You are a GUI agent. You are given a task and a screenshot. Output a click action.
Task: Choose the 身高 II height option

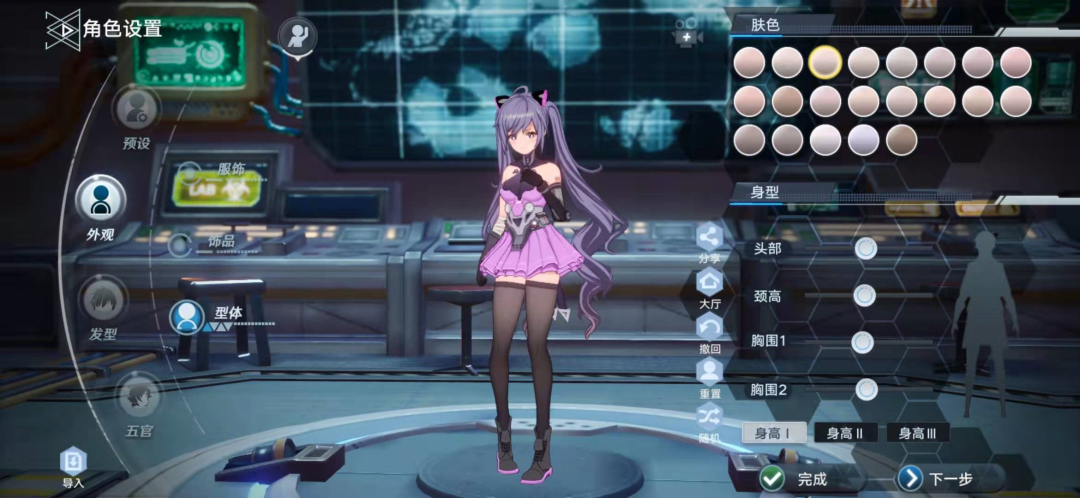[x=845, y=433]
